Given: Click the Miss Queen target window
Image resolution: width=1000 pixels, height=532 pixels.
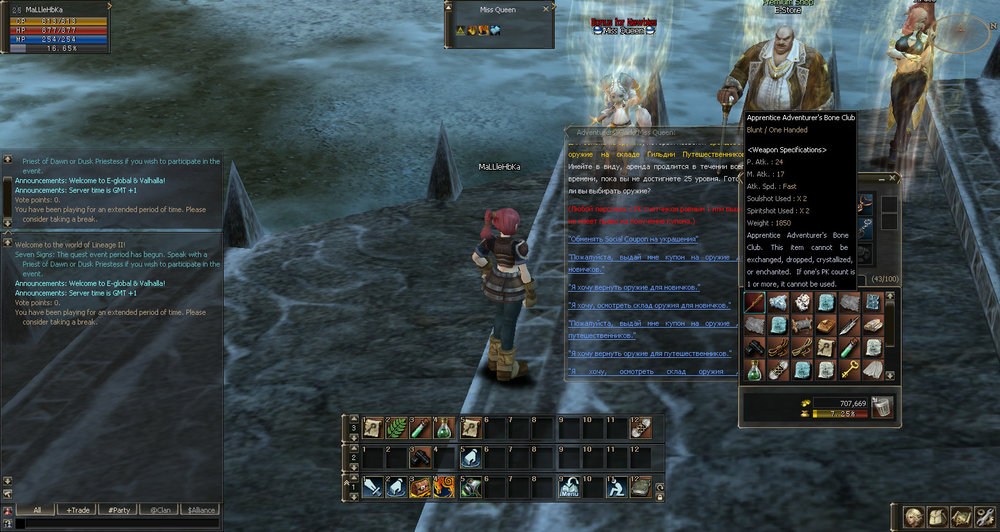Looking at the screenshot, I should 500,22.
